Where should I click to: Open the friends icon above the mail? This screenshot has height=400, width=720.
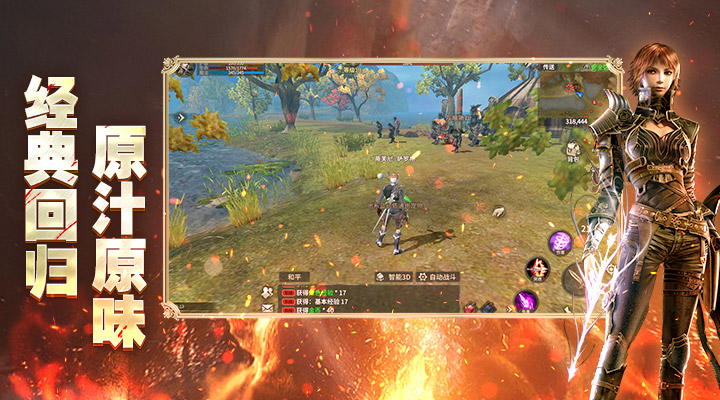coord(267,291)
